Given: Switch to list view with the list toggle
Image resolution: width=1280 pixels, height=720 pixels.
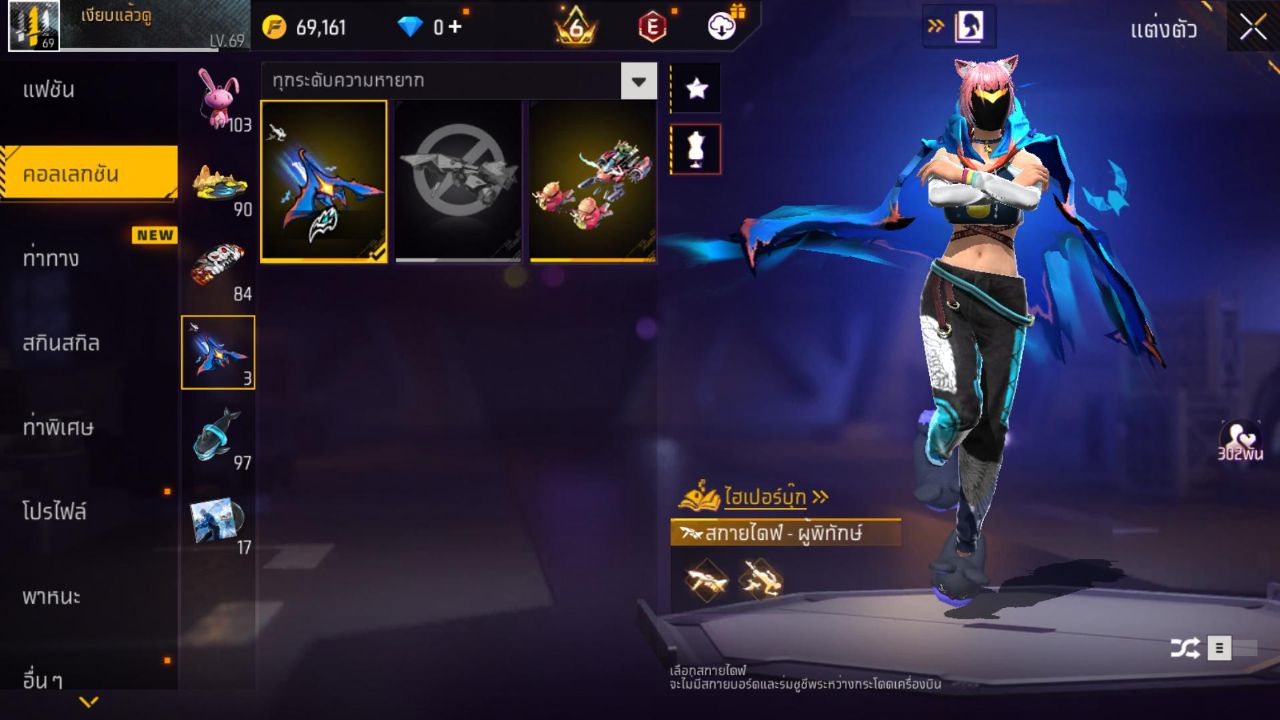Looking at the screenshot, I should coord(1222,647).
